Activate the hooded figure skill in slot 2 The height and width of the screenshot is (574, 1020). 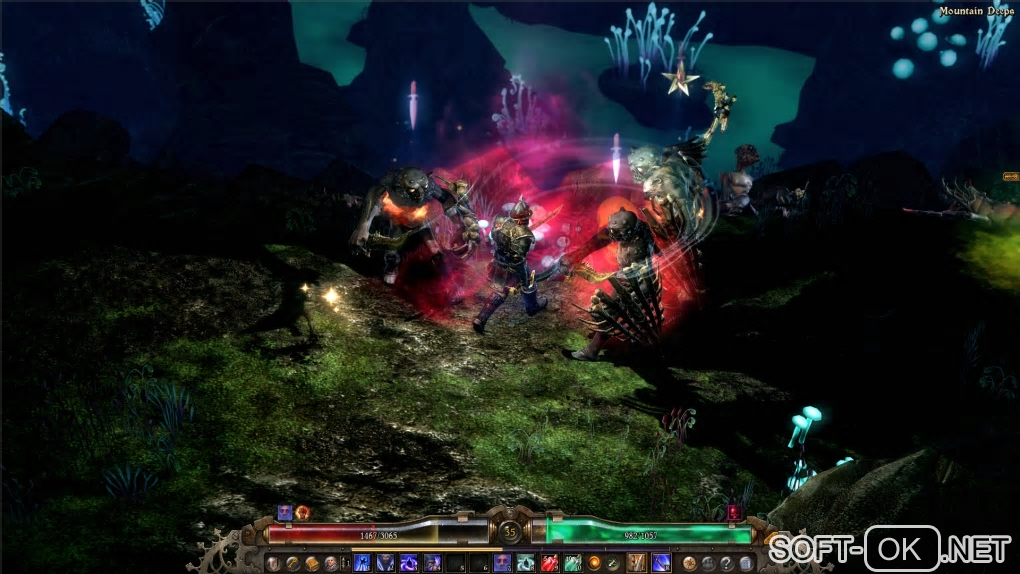385,563
